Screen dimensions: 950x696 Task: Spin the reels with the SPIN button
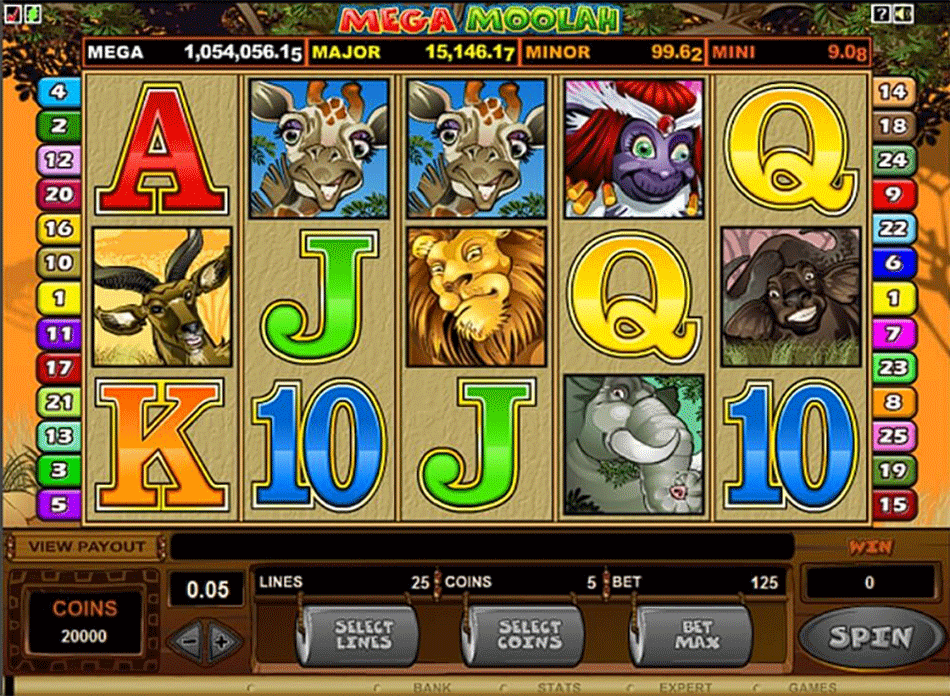pyautogui.click(x=870, y=636)
